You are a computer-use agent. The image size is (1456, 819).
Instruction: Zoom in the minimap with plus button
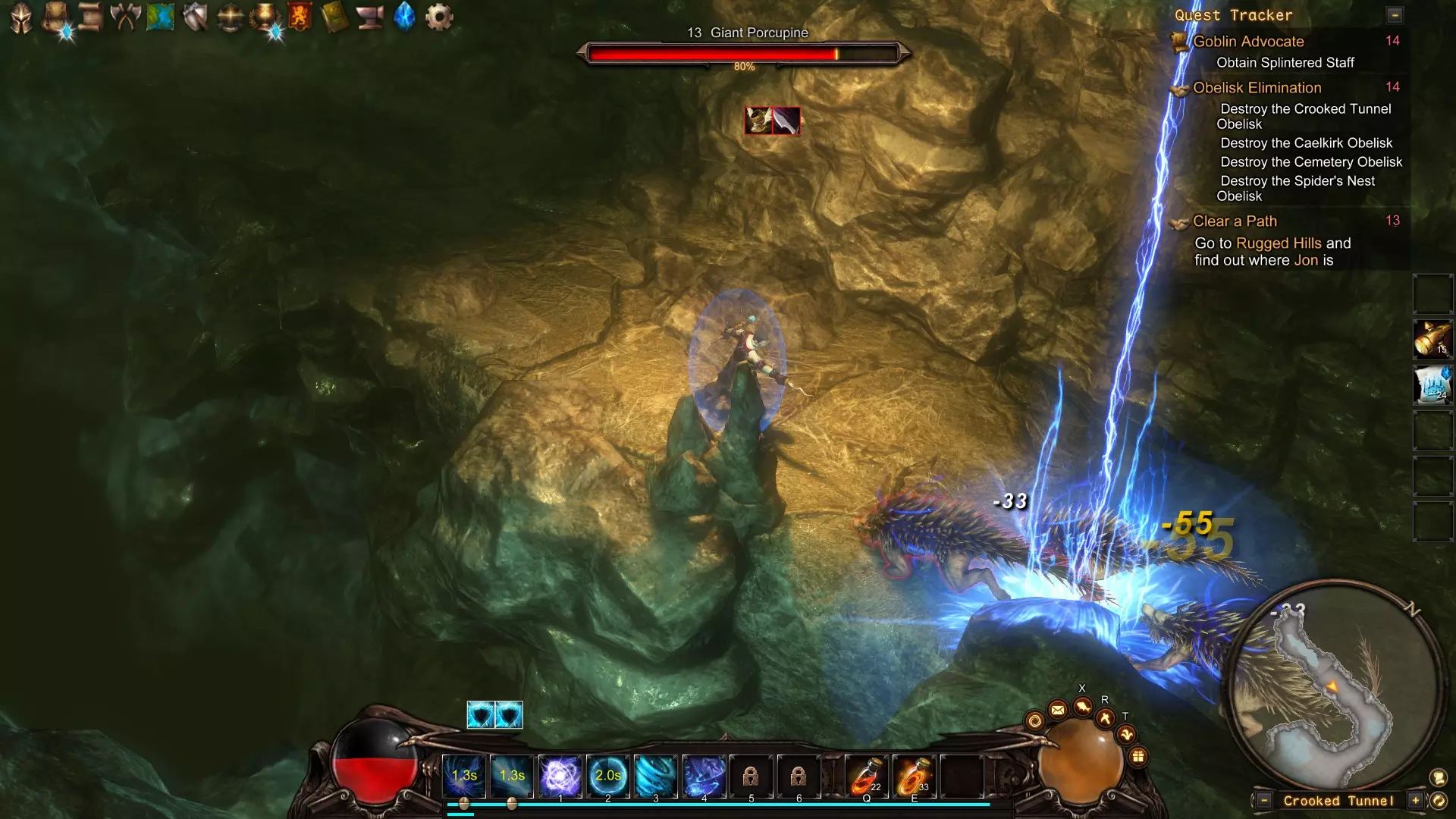[x=1415, y=801]
